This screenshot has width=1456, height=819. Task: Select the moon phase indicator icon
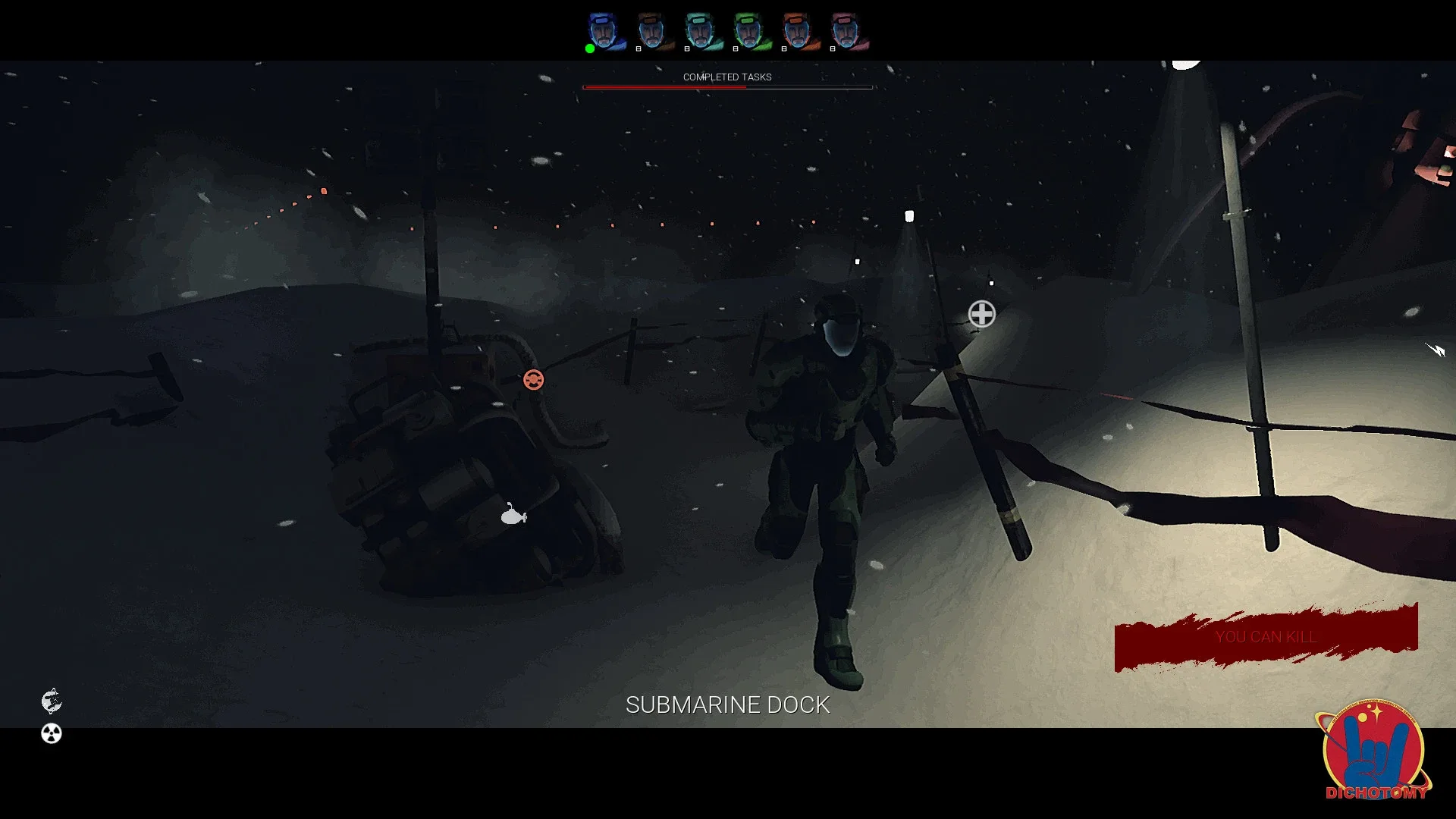click(x=50, y=701)
